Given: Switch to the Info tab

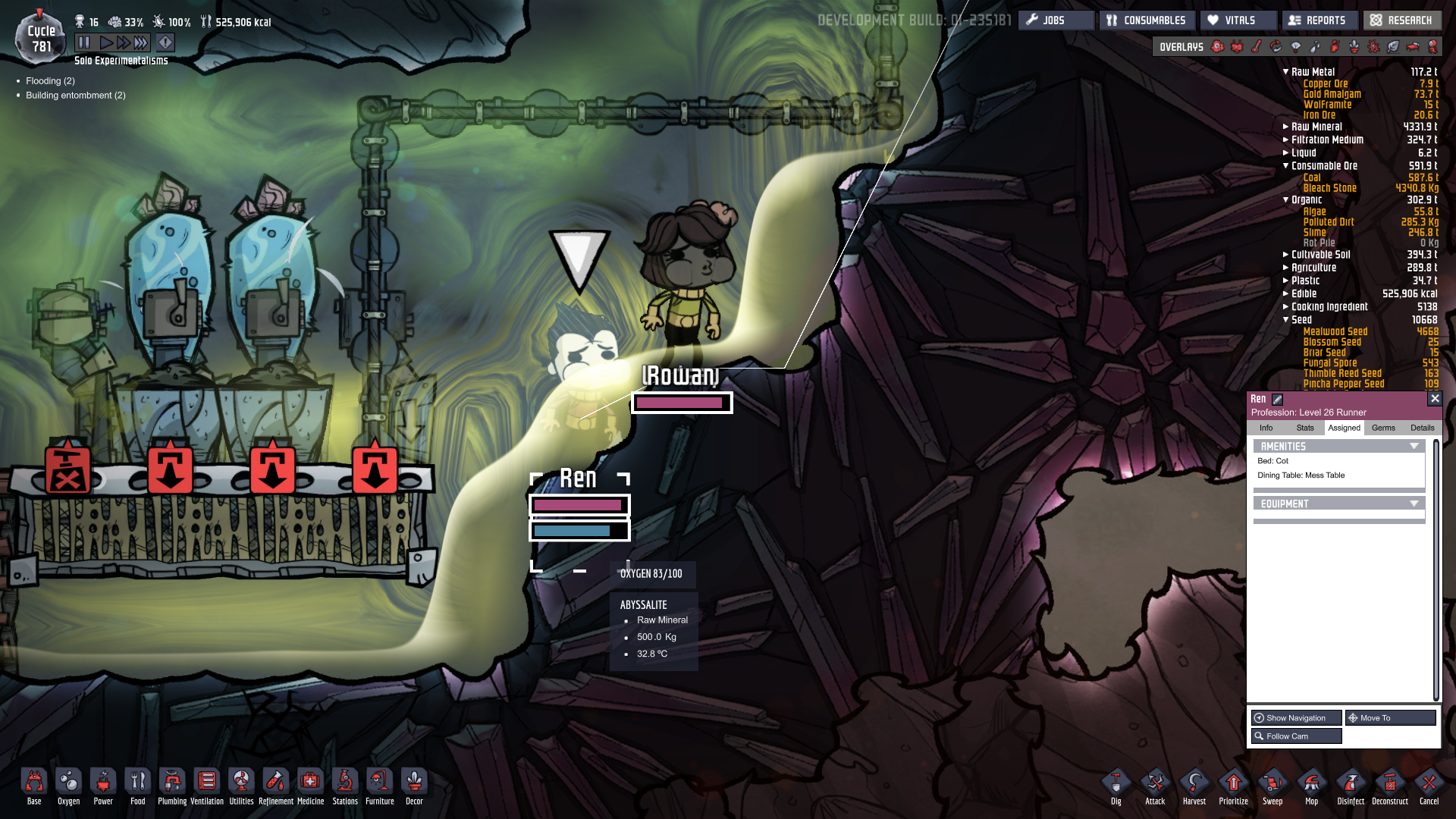Looking at the screenshot, I should [x=1266, y=428].
